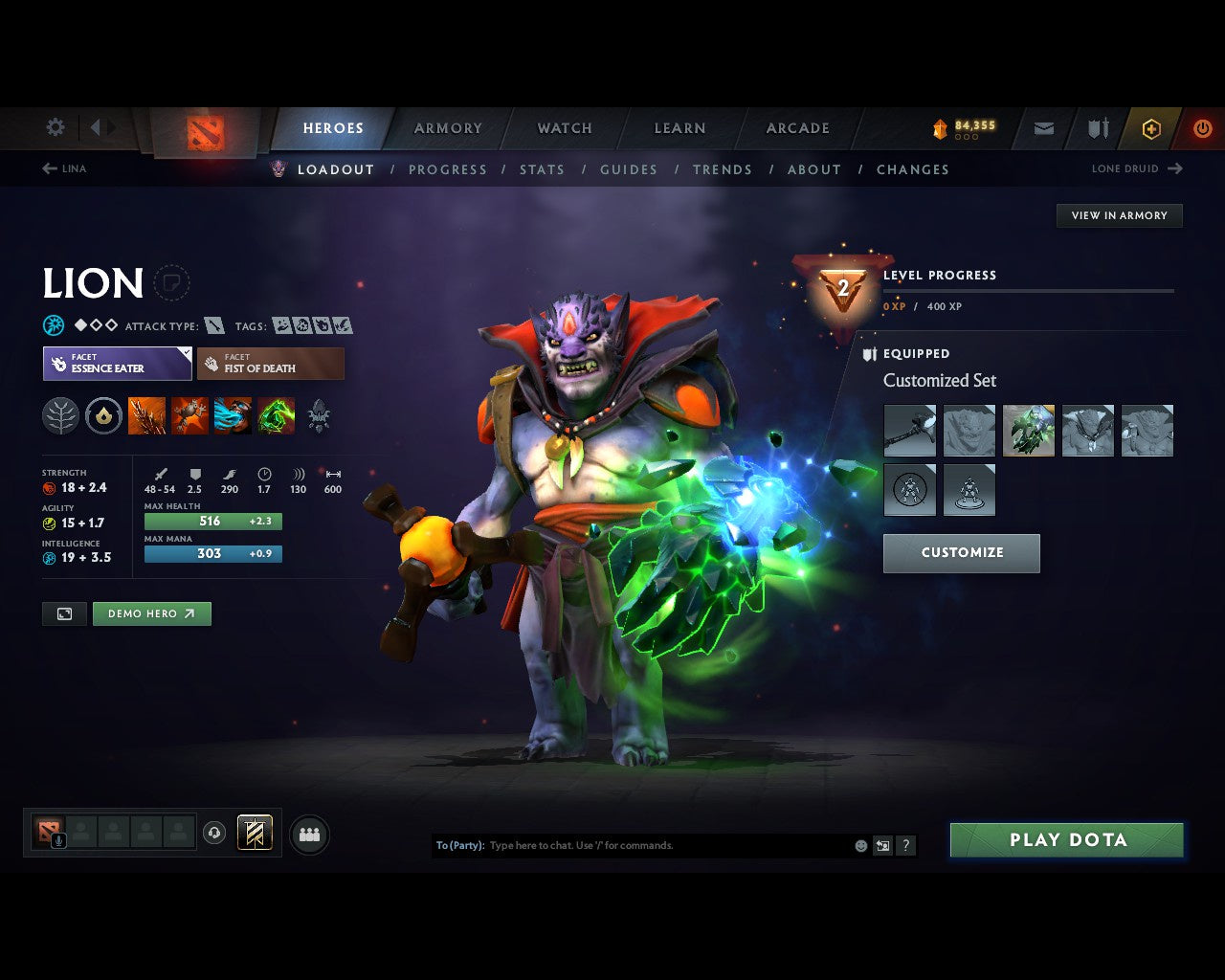Open the Watch tab
This screenshot has width=1225, height=980.
click(x=565, y=128)
